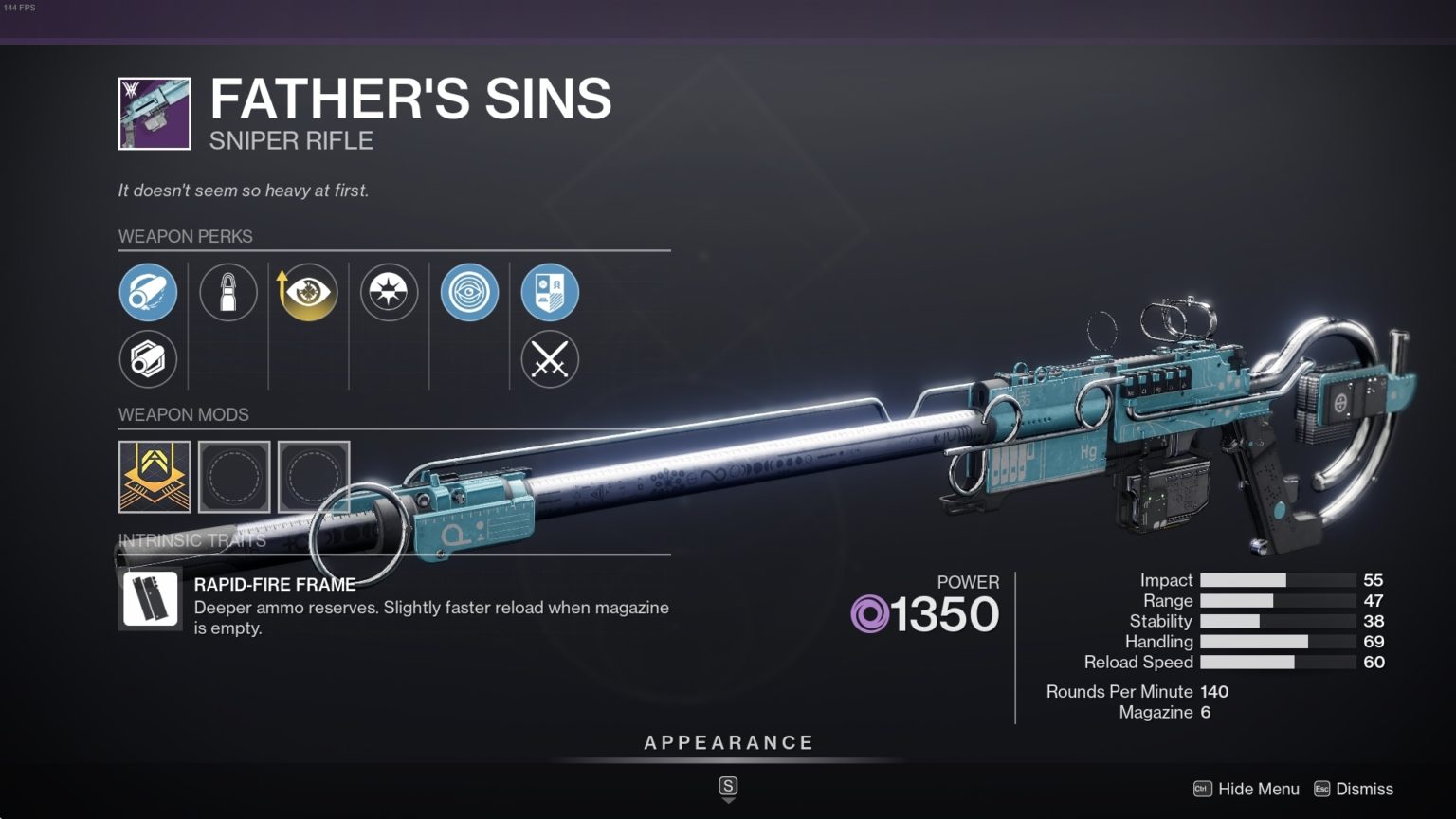The width and height of the screenshot is (1456, 819).
Task: Activate the blue shield kill tracker
Action: (550, 292)
